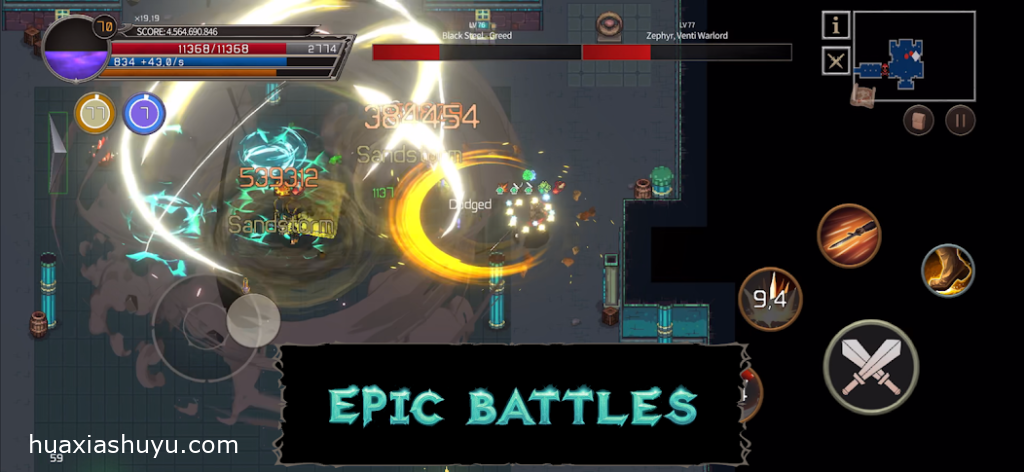Click the crossed swords button beside the minimap
The height and width of the screenshot is (472, 1024).
tap(836, 61)
